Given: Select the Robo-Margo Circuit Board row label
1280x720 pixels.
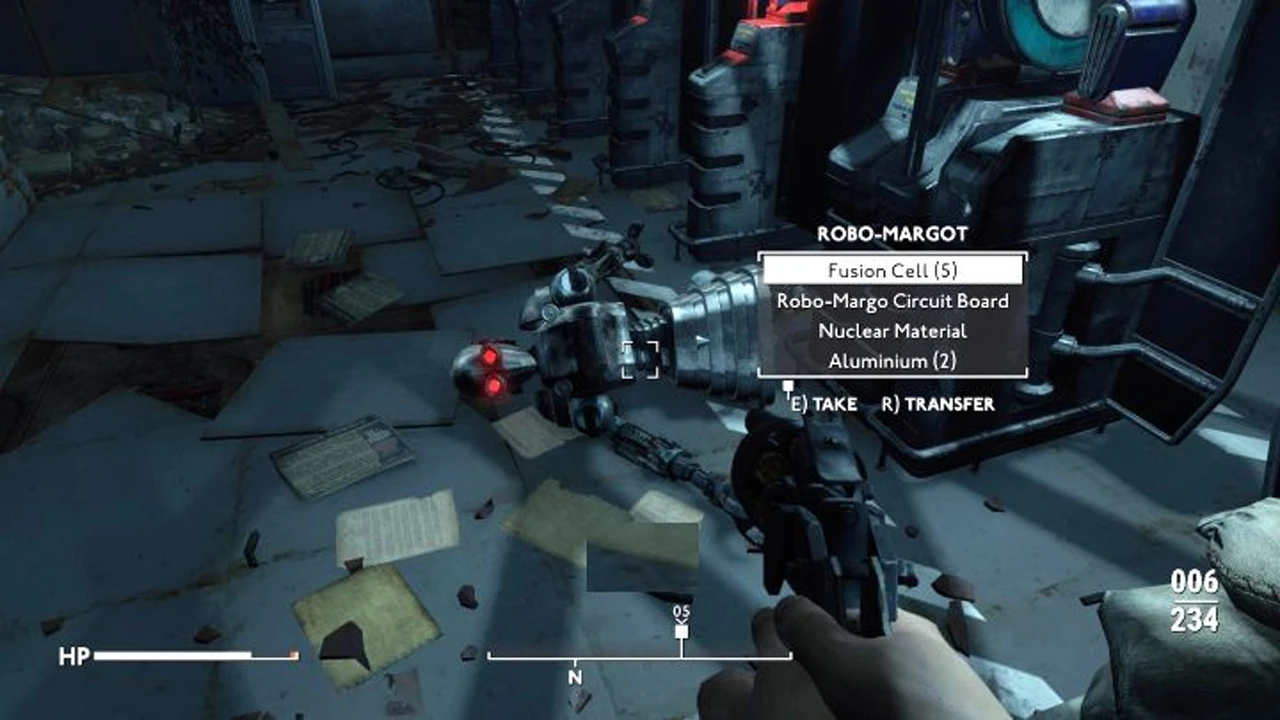Looking at the screenshot, I should 893,300.
